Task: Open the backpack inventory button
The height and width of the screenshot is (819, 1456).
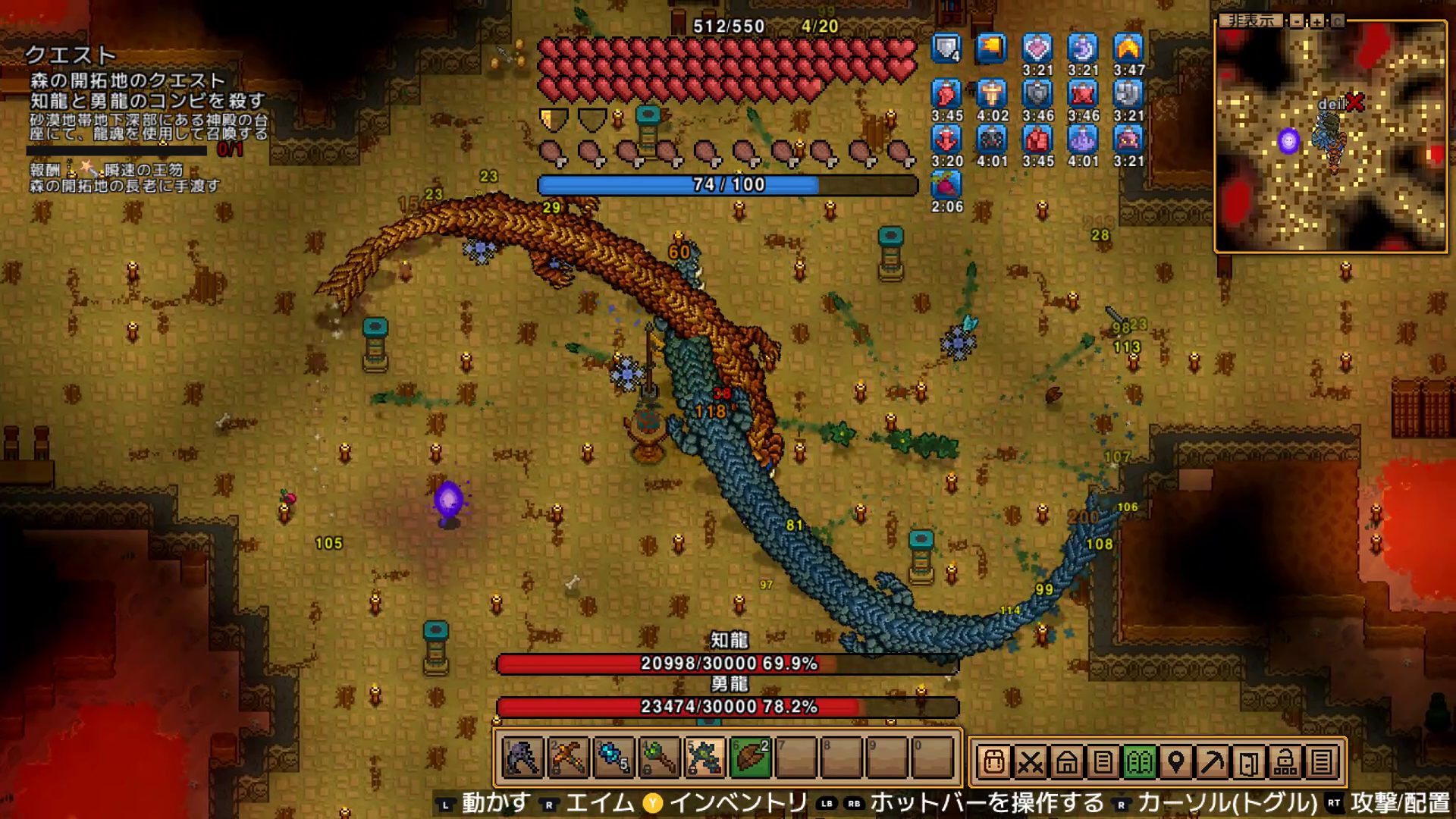Action: pyautogui.click(x=993, y=761)
